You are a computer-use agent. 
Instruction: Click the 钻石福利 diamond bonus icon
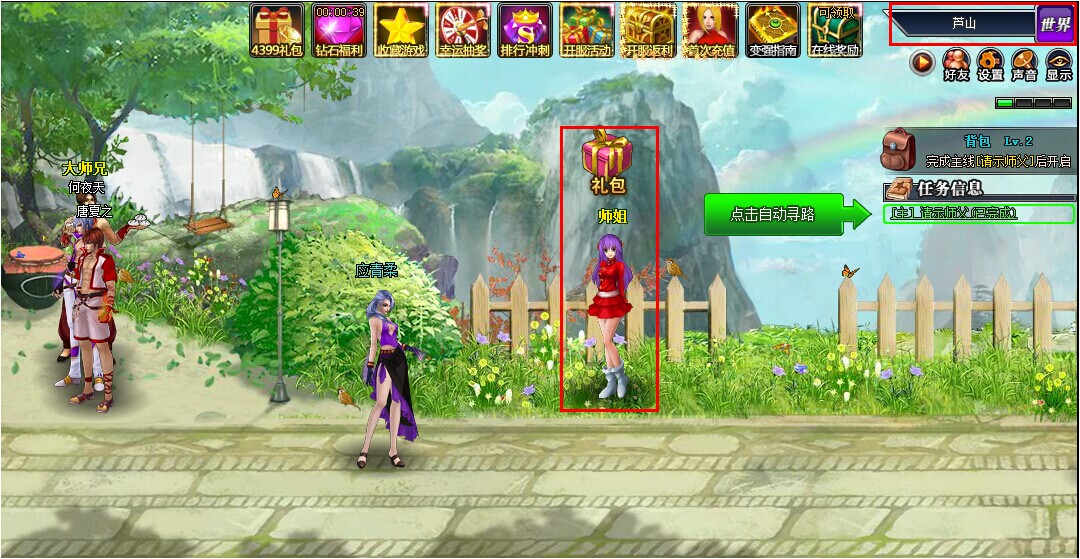[339, 29]
